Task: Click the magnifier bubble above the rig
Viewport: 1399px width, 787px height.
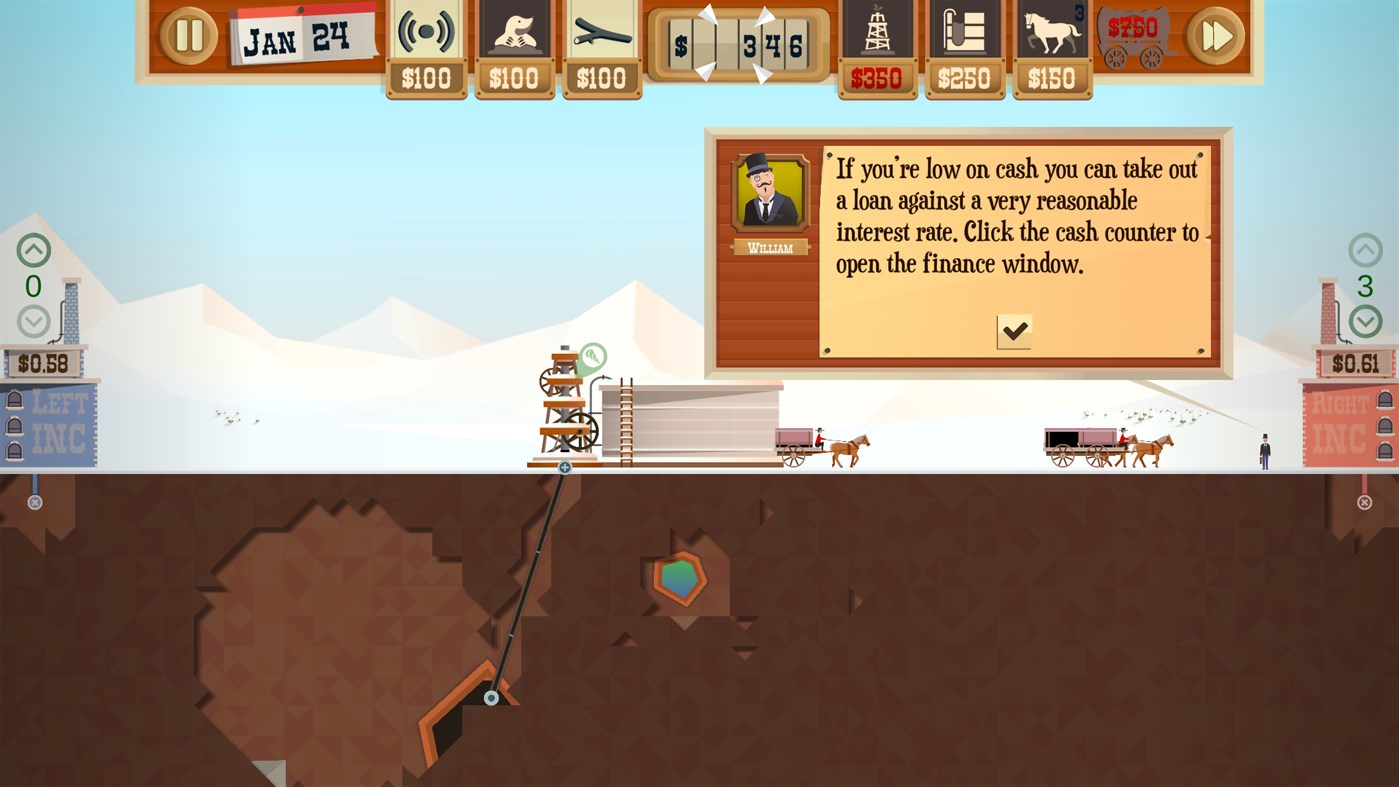Action: tap(592, 355)
